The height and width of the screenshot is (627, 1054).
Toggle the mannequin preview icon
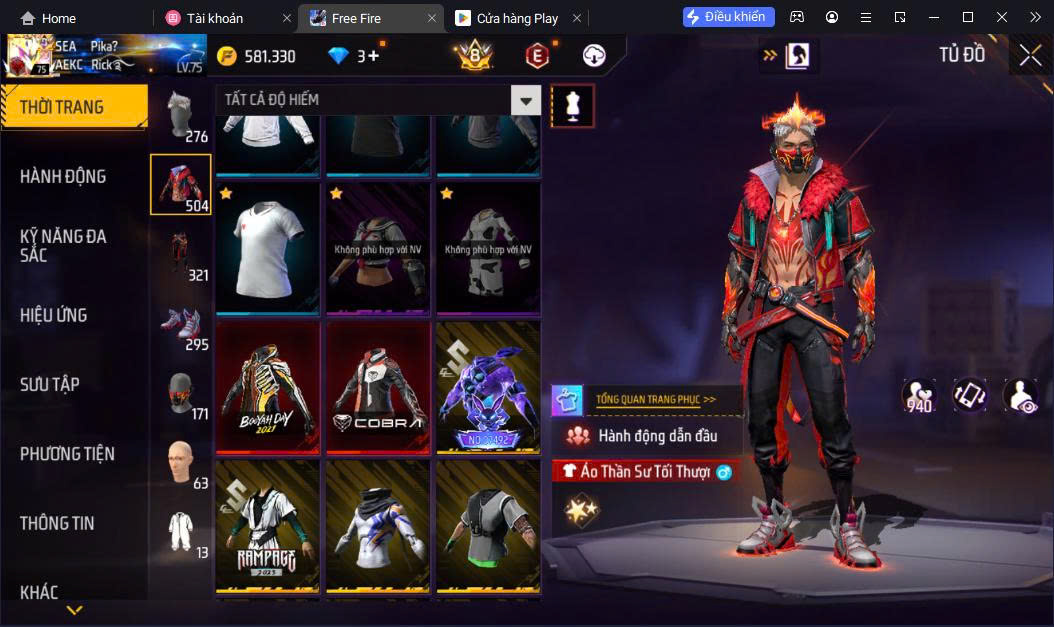click(x=573, y=105)
